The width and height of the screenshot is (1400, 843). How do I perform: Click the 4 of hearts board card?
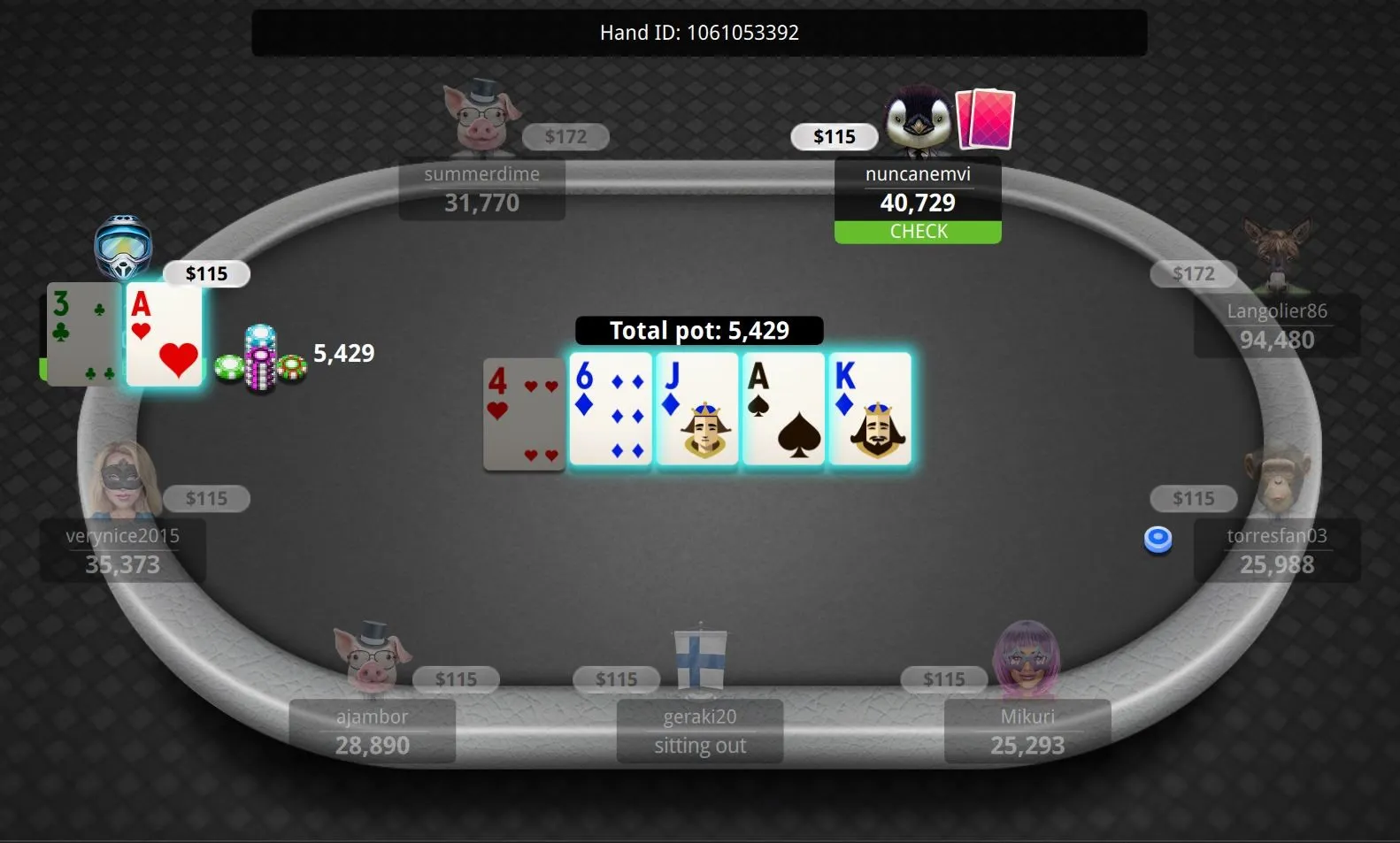(x=524, y=414)
